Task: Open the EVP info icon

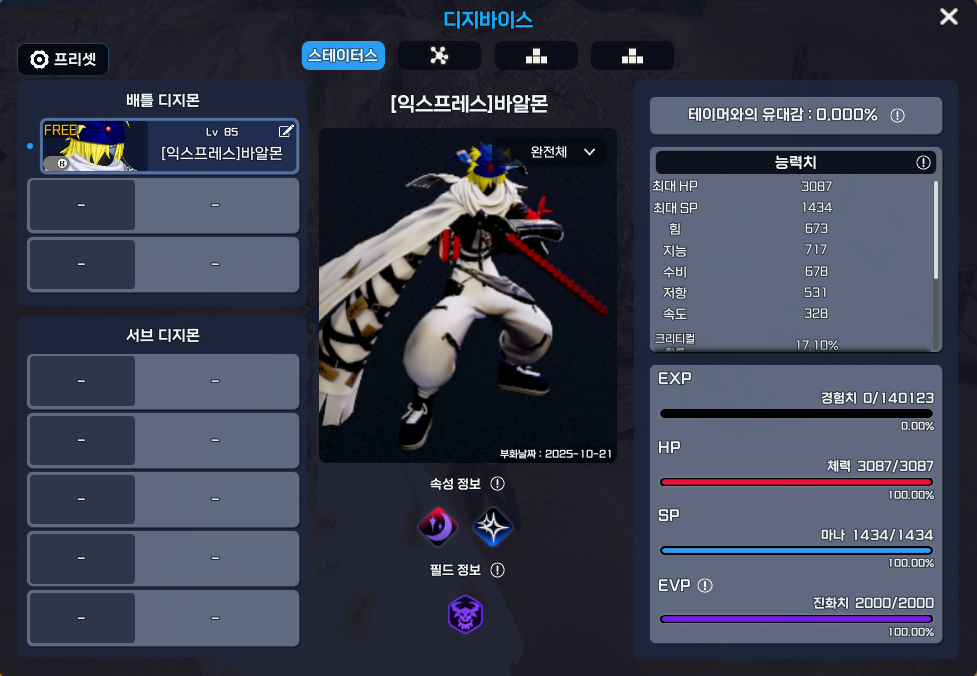Action: click(705, 585)
